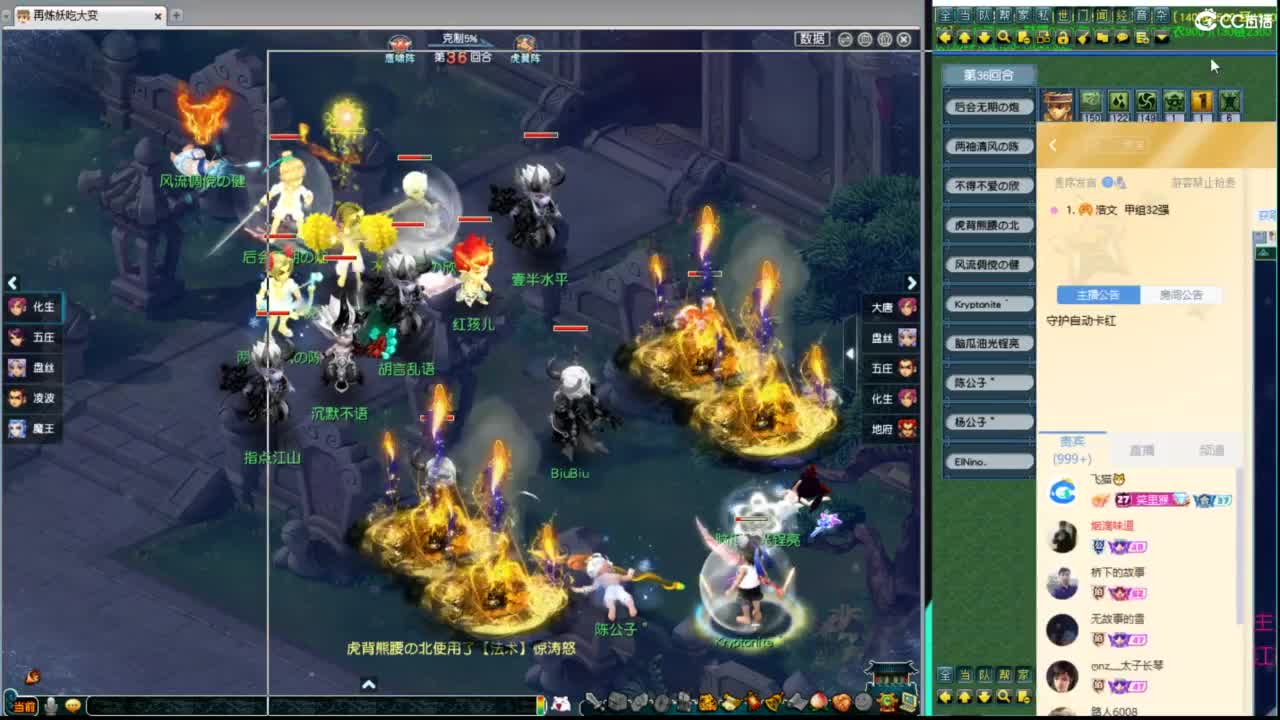Click the peach item icon on the toolbar

coord(819,703)
